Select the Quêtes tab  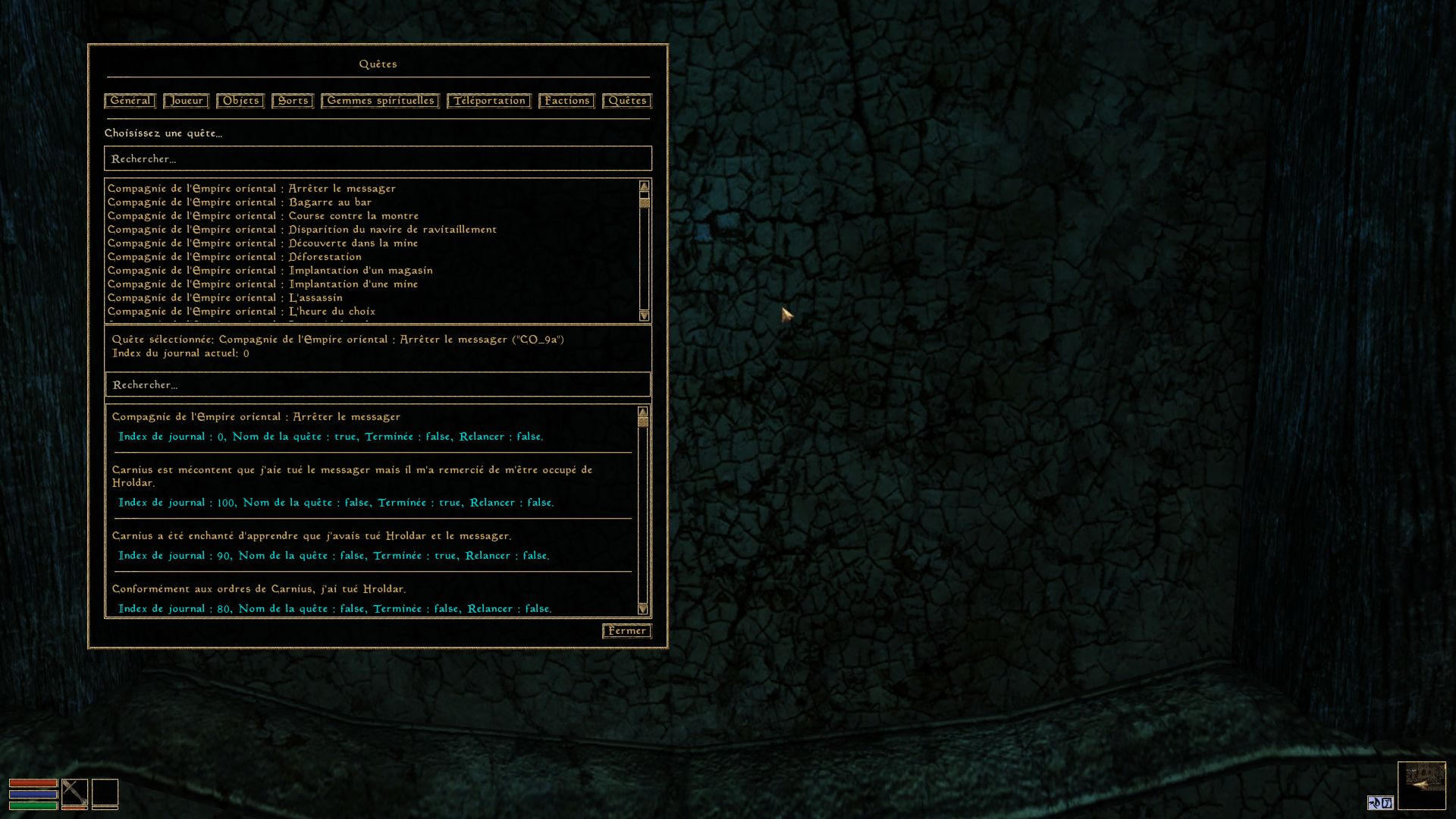coord(627,101)
